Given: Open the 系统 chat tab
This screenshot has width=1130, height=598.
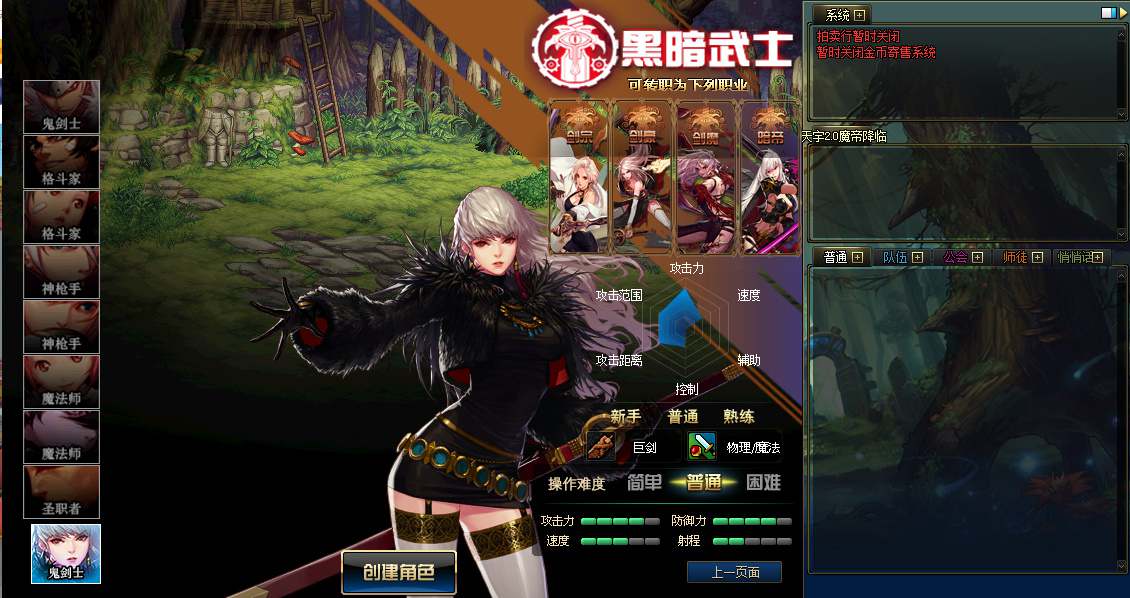Looking at the screenshot, I should point(838,15).
